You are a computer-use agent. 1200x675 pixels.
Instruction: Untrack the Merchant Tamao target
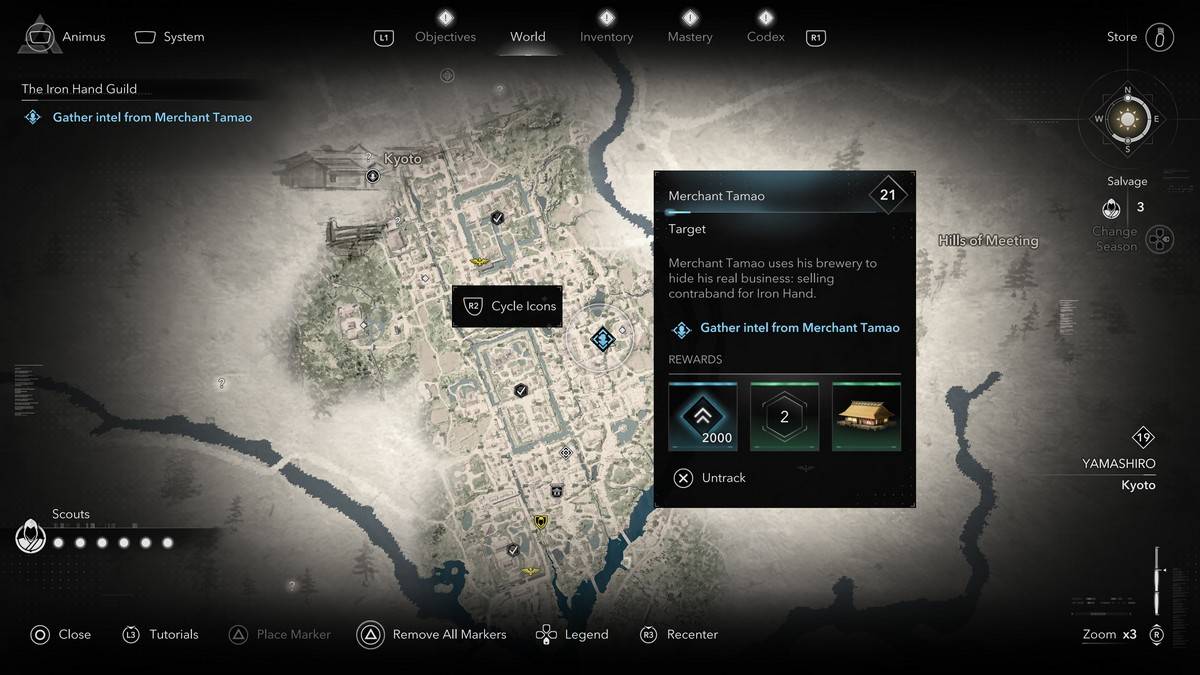[x=710, y=478]
